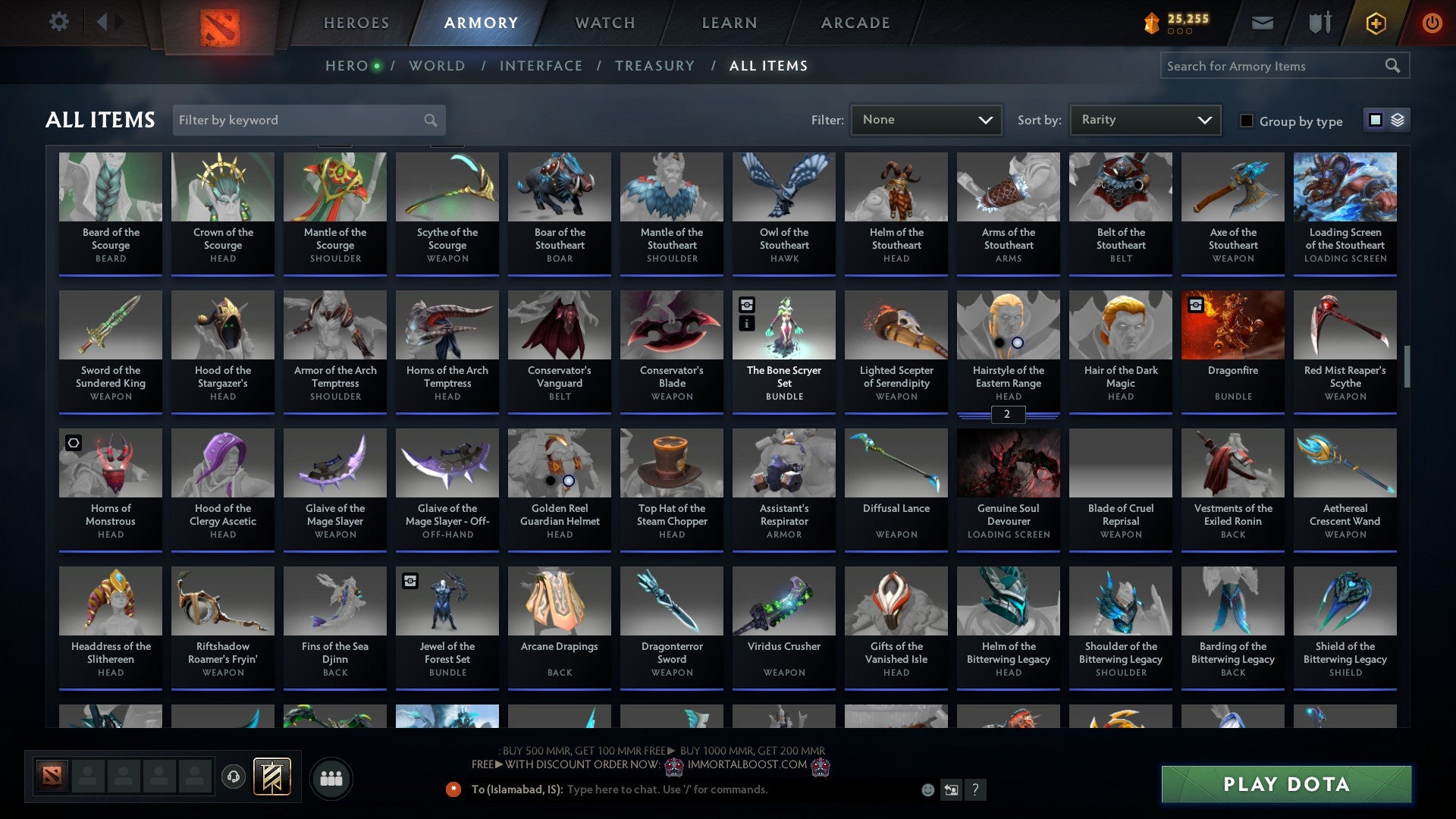Expand the chat channel selector
The image size is (1456, 819).
[951, 789]
